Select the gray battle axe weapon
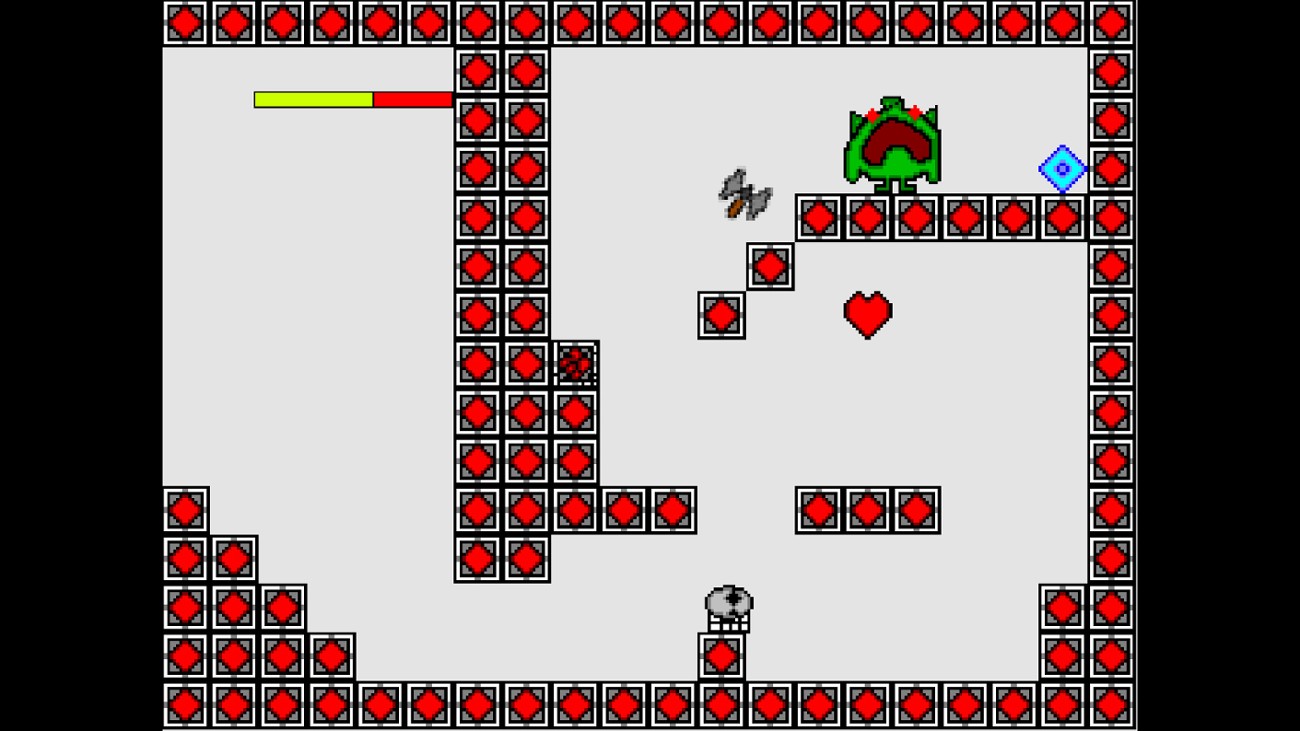 745,195
